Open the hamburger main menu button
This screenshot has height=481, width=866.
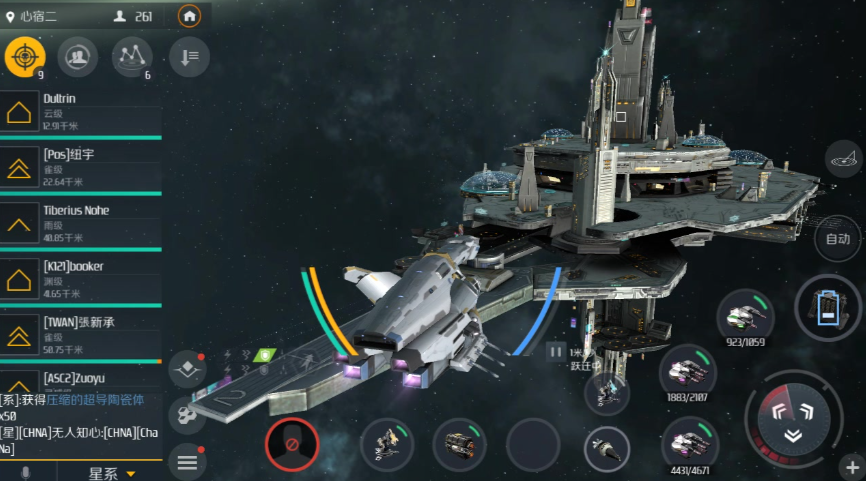tap(186, 462)
